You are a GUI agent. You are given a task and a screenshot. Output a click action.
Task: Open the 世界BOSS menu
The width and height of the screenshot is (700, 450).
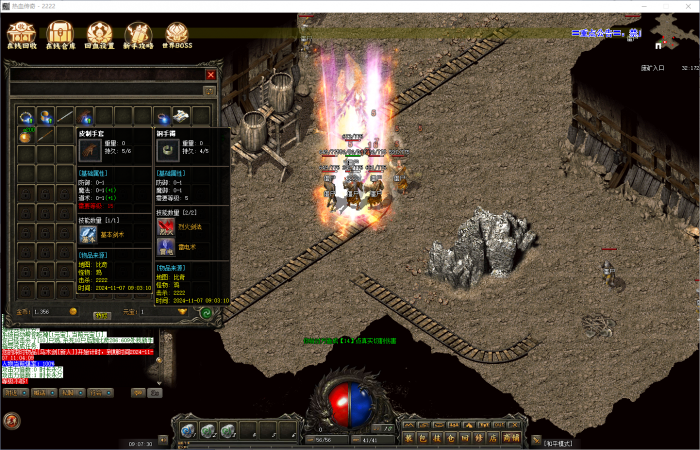176,37
